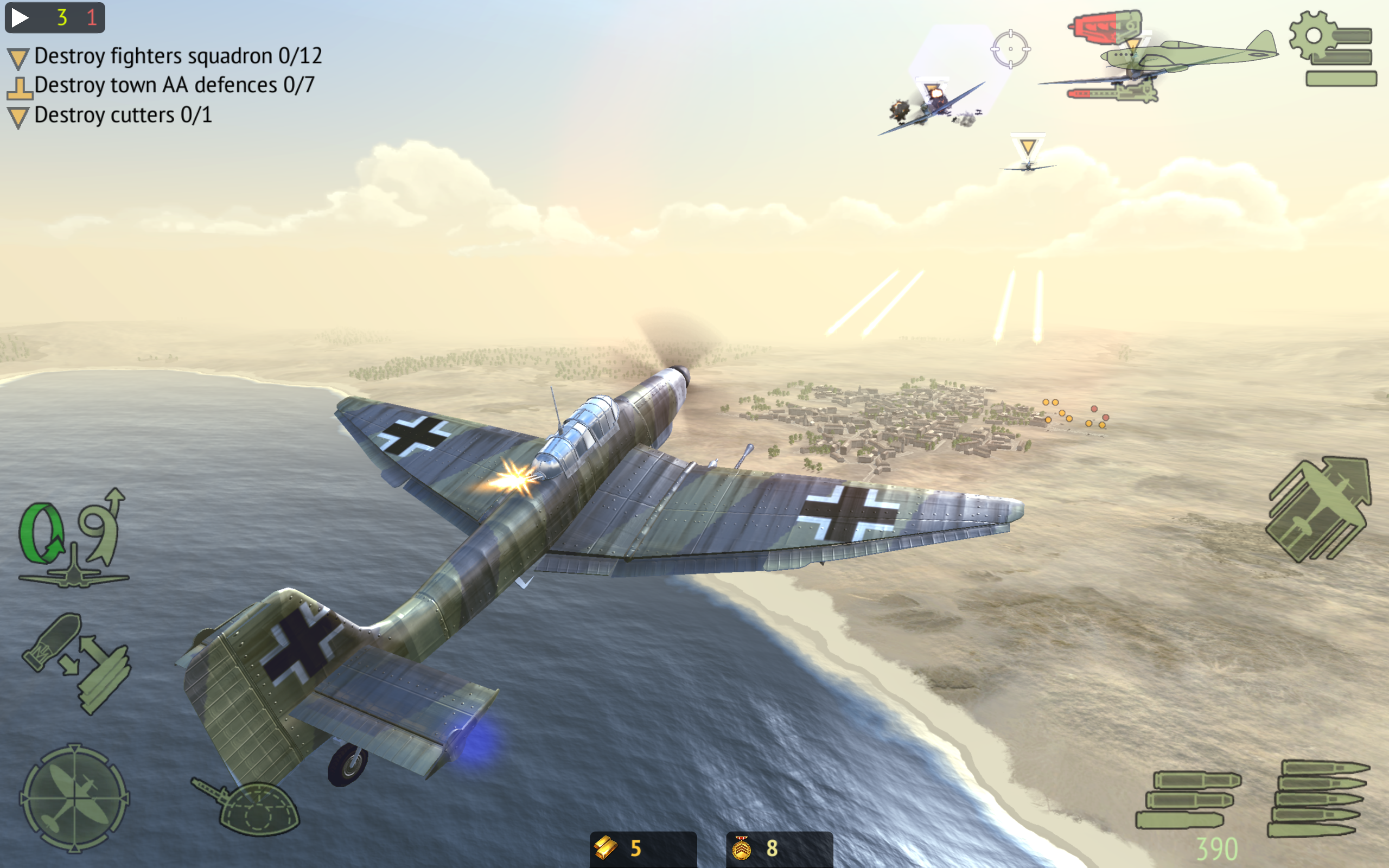Switch weapons with the bomb and rocket icon
Image resolution: width=1389 pixels, height=868 pixels.
[x=77, y=663]
